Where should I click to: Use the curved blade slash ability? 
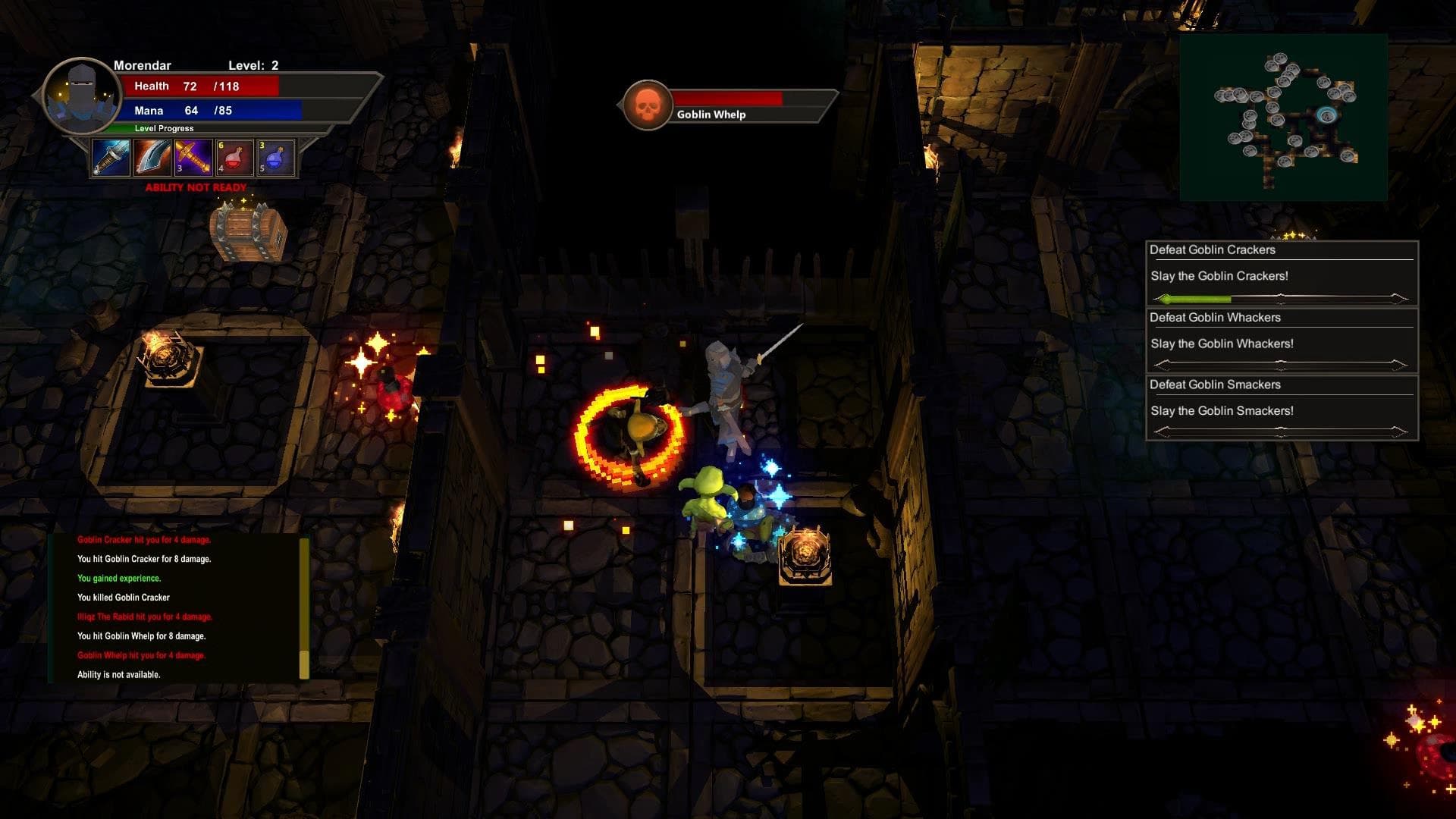tap(152, 158)
